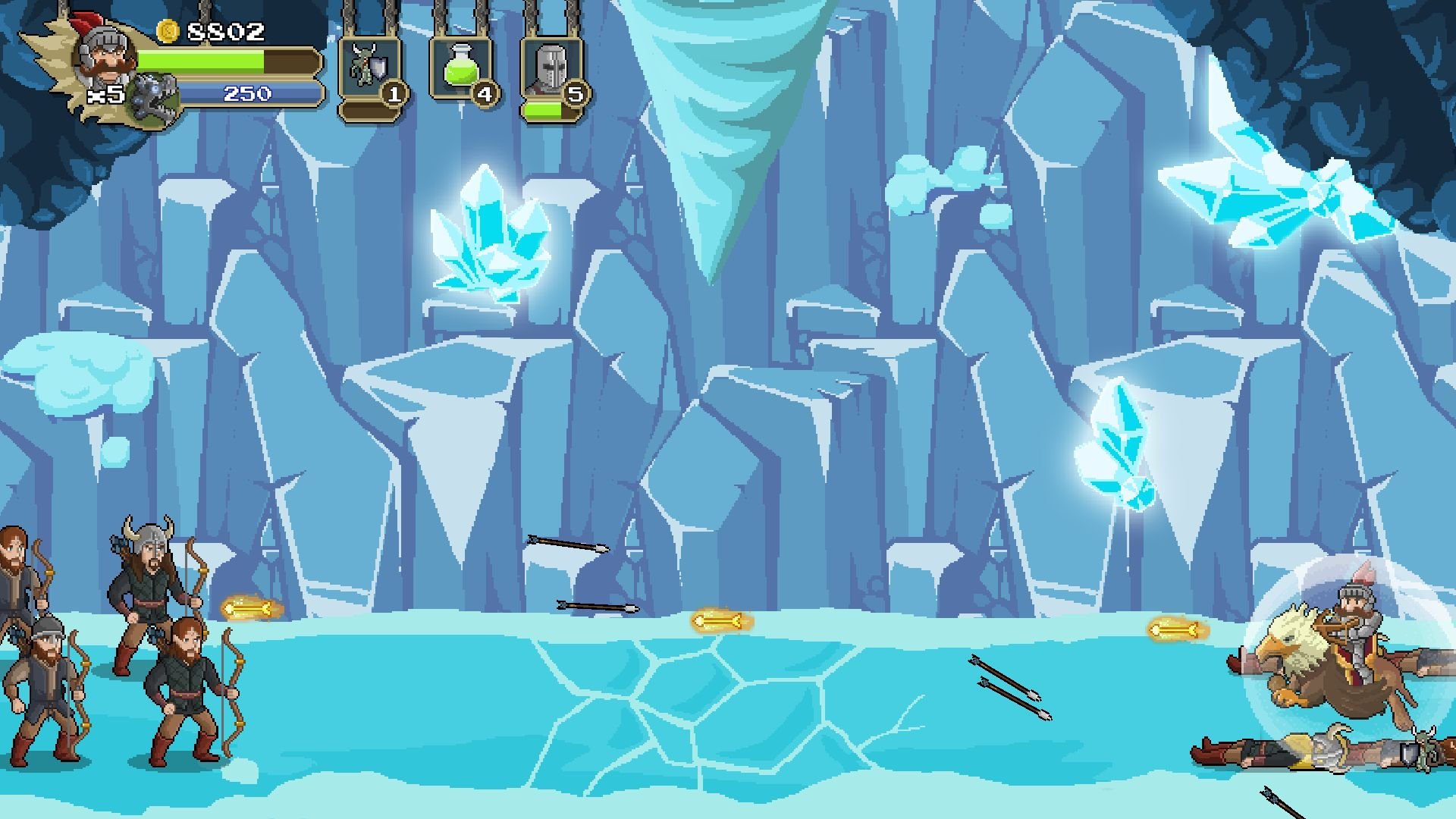
Task: Use the green potion item slot
Action: pos(461,68)
